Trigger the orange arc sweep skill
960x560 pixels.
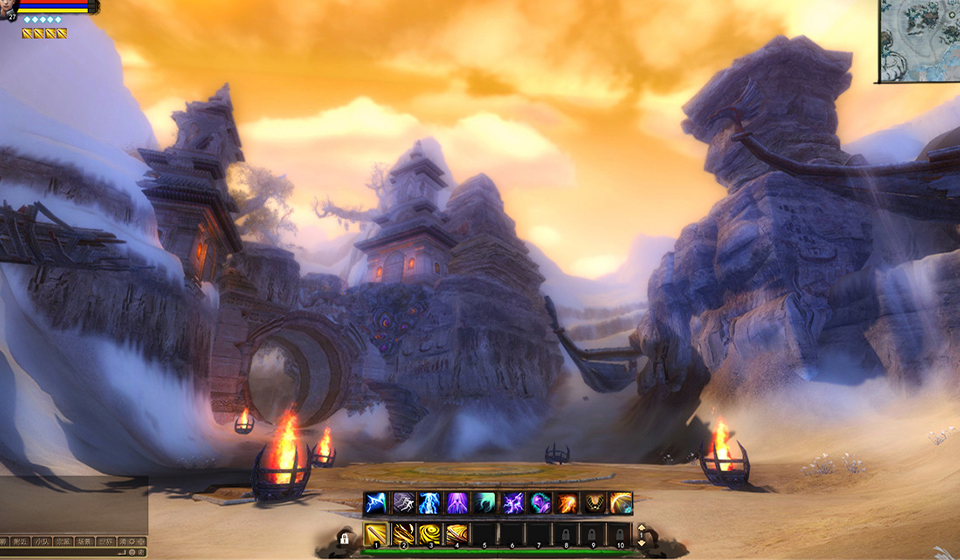(x=621, y=503)
